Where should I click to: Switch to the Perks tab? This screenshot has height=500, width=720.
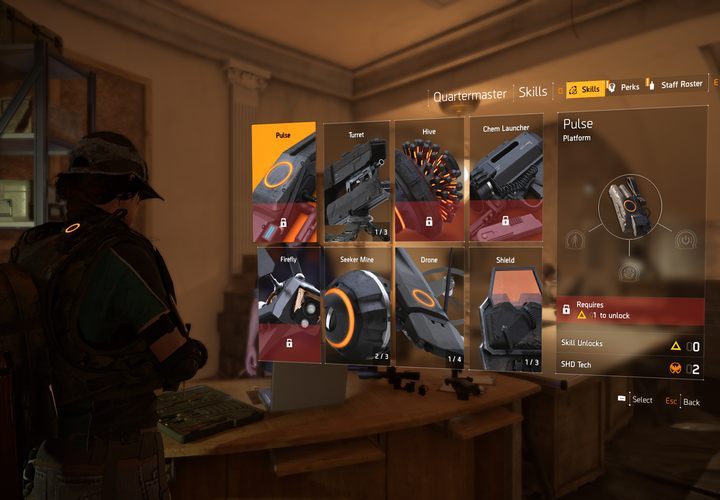(x=625, y=88)
